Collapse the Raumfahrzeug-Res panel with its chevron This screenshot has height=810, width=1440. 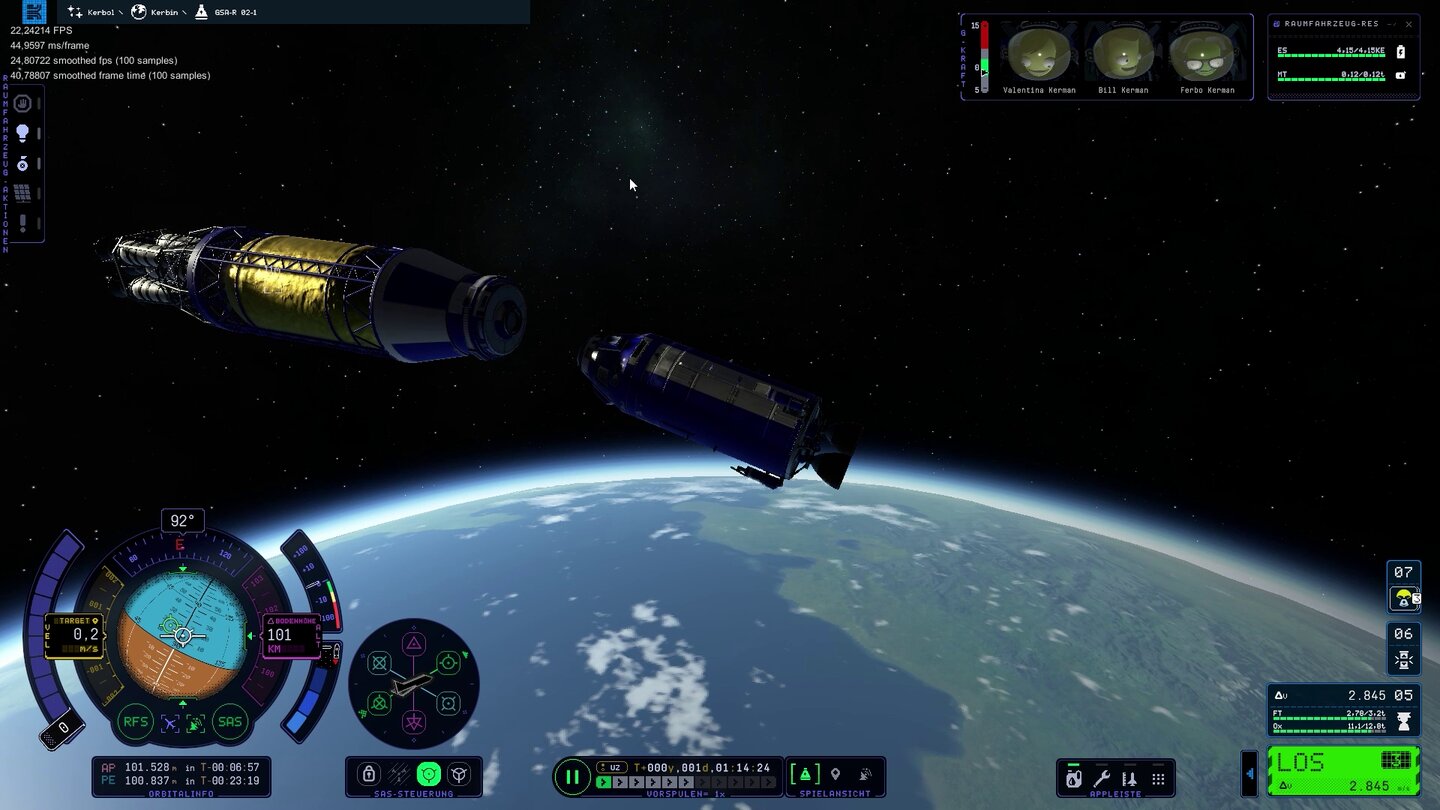(1393, 25)
